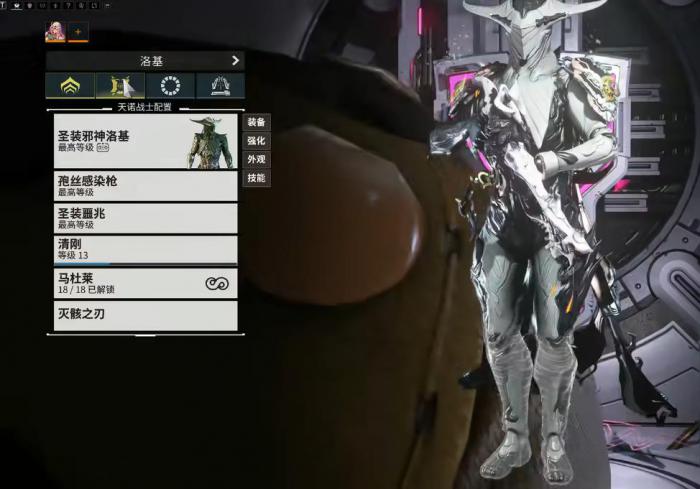700x489 pixels.
Task: Click the player avatar portrait
Action: [55, 32]
